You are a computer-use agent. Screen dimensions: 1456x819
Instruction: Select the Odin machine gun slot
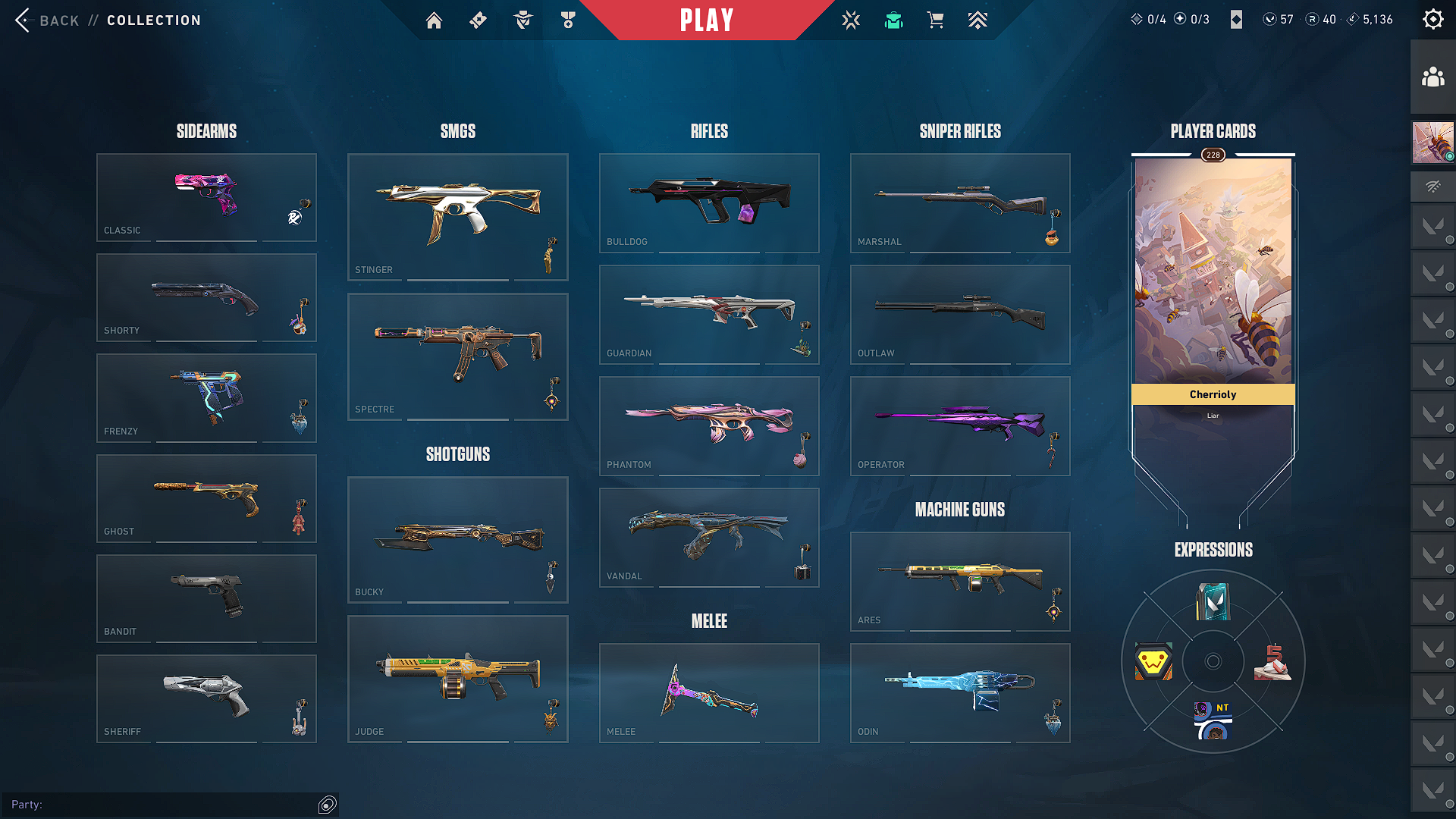(960, 692)
